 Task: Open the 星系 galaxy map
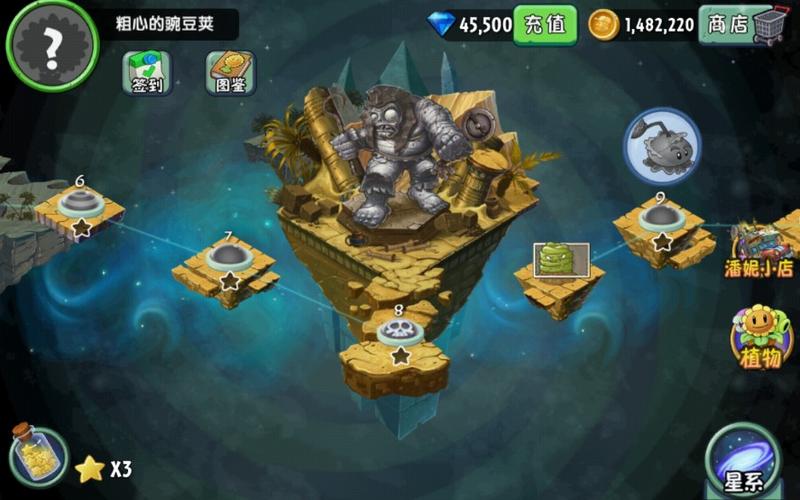[742, 462]
